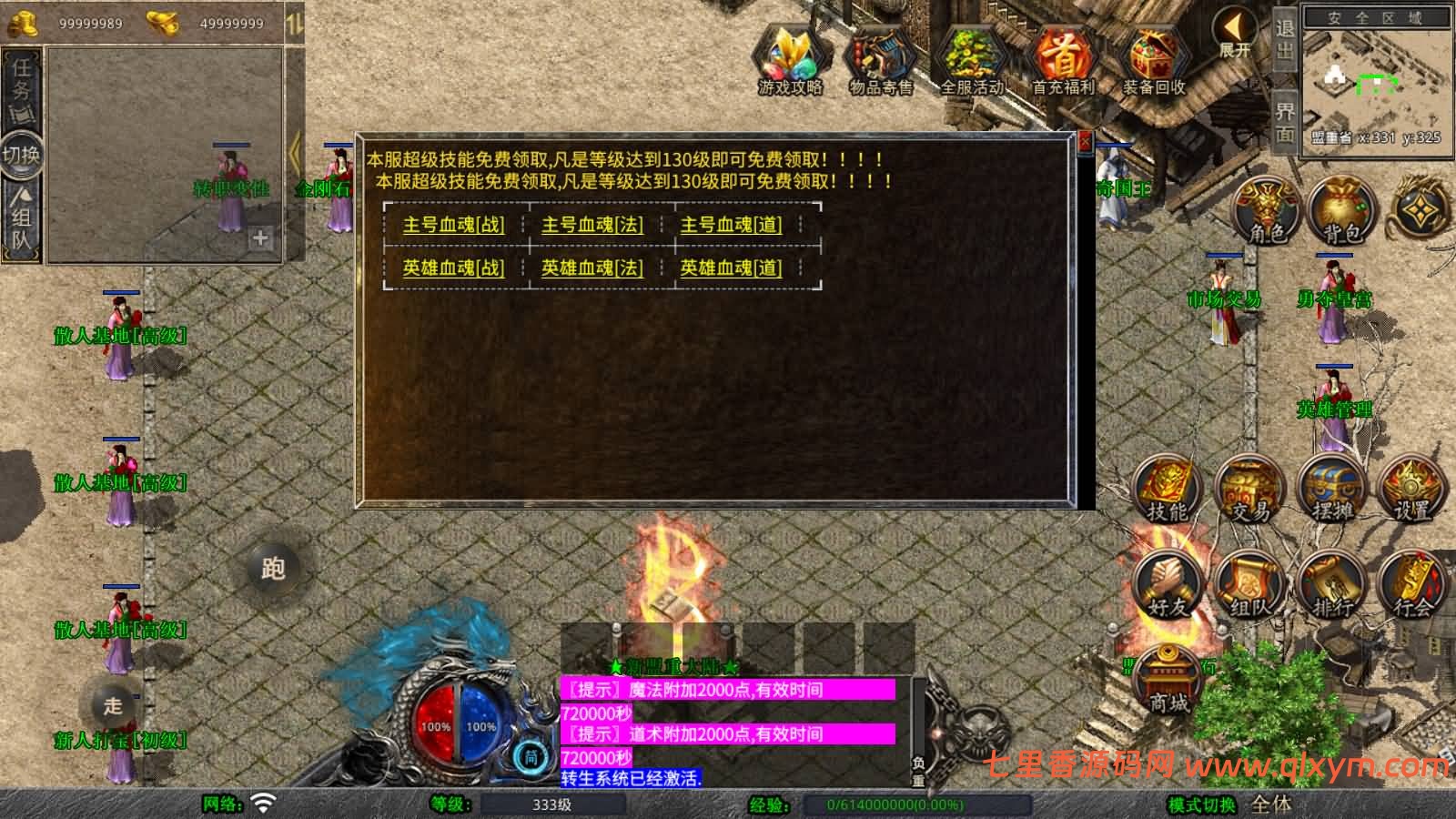Open the 商城 shop icon
This screenshot has width=1456, height=819.
coord(1168,678)
